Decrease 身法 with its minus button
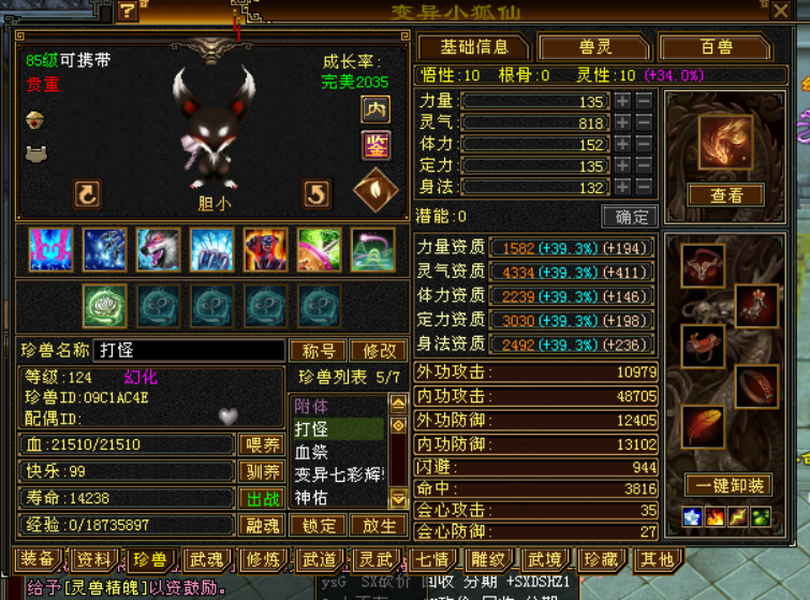 pos(643,186)
